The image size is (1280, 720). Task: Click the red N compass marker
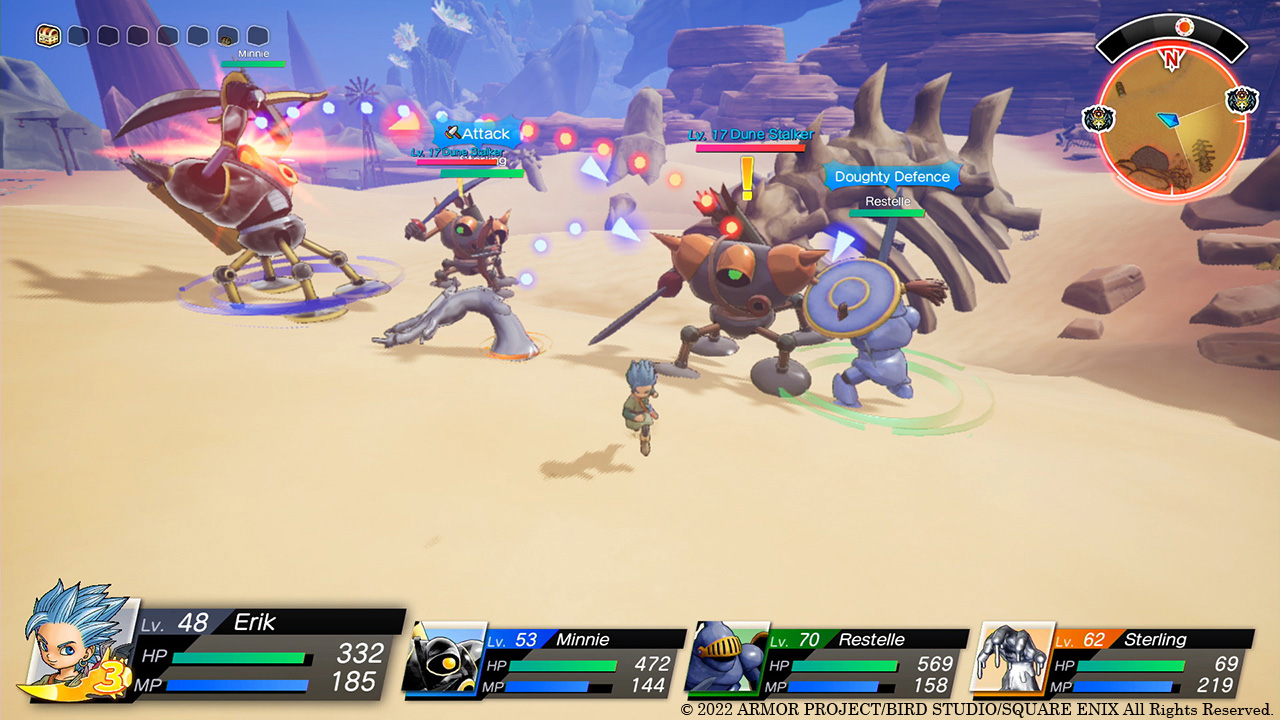pyautogui.click(x=1171, y=59)
